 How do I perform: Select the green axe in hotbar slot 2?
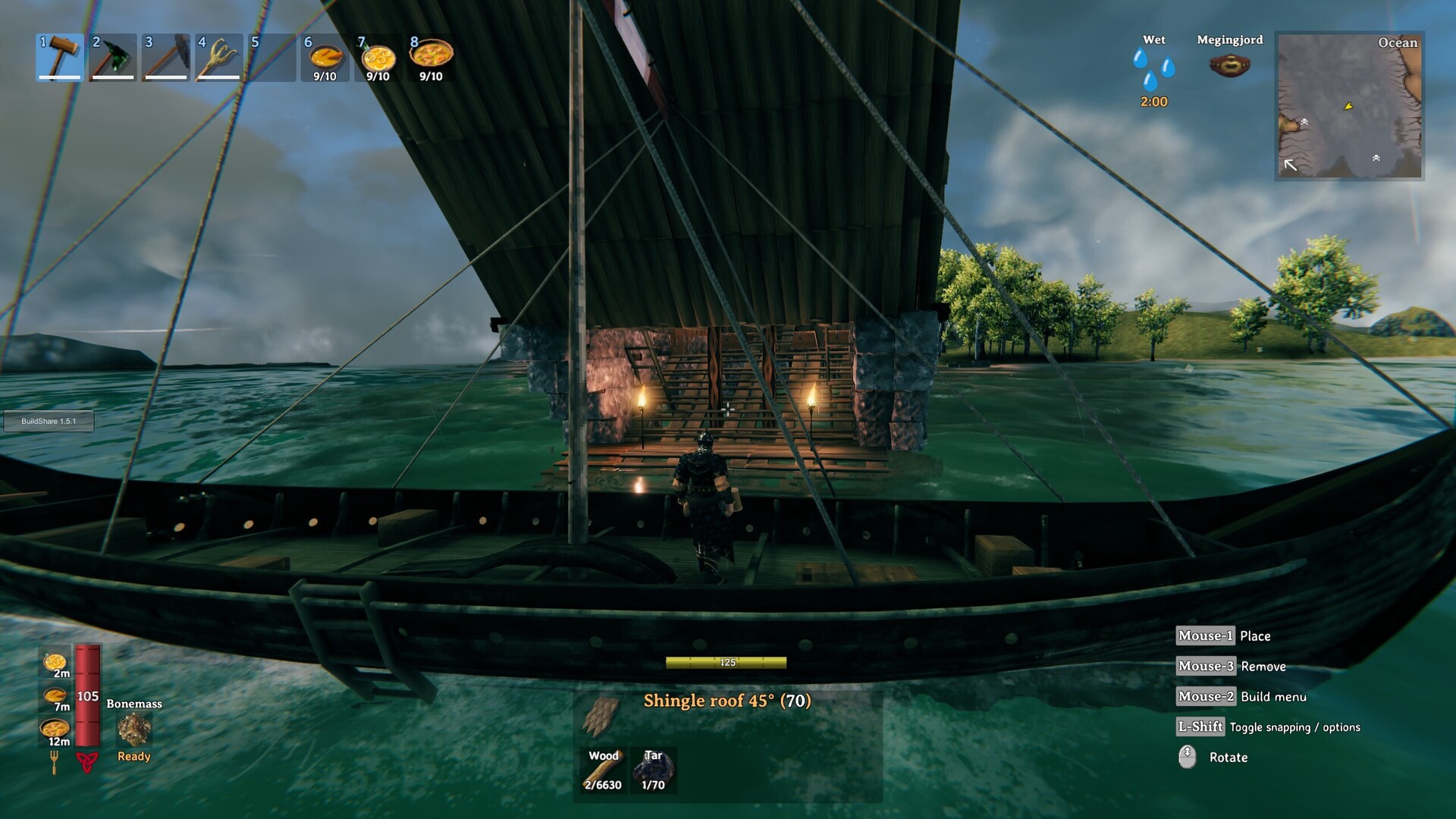pyautogui.click(x=112, y=57)
